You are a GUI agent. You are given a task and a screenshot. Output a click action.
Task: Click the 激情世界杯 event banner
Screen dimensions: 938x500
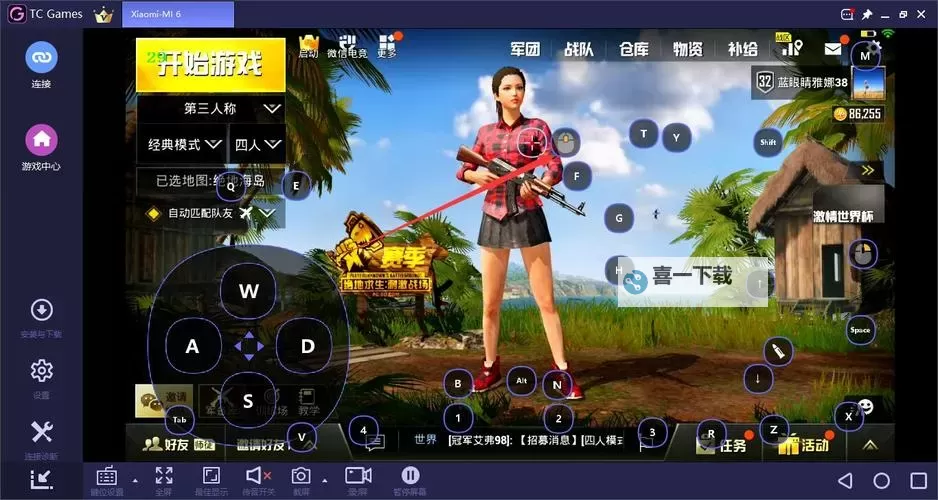pyautogui.click(x=843, y=216)
